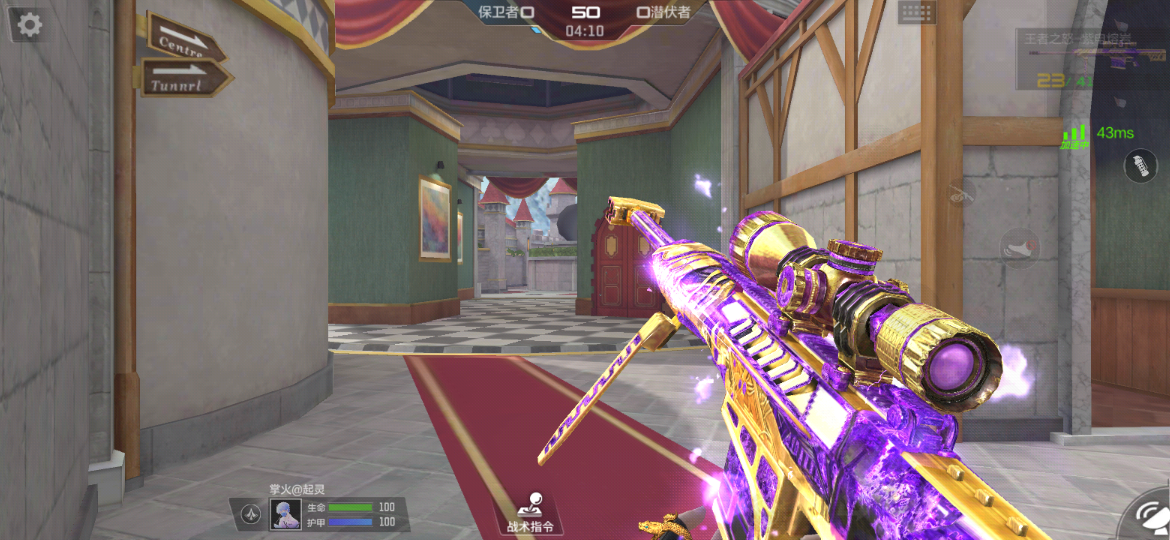
Task: Activate the faded kick melee button
Action: (x=1019, y=247)
